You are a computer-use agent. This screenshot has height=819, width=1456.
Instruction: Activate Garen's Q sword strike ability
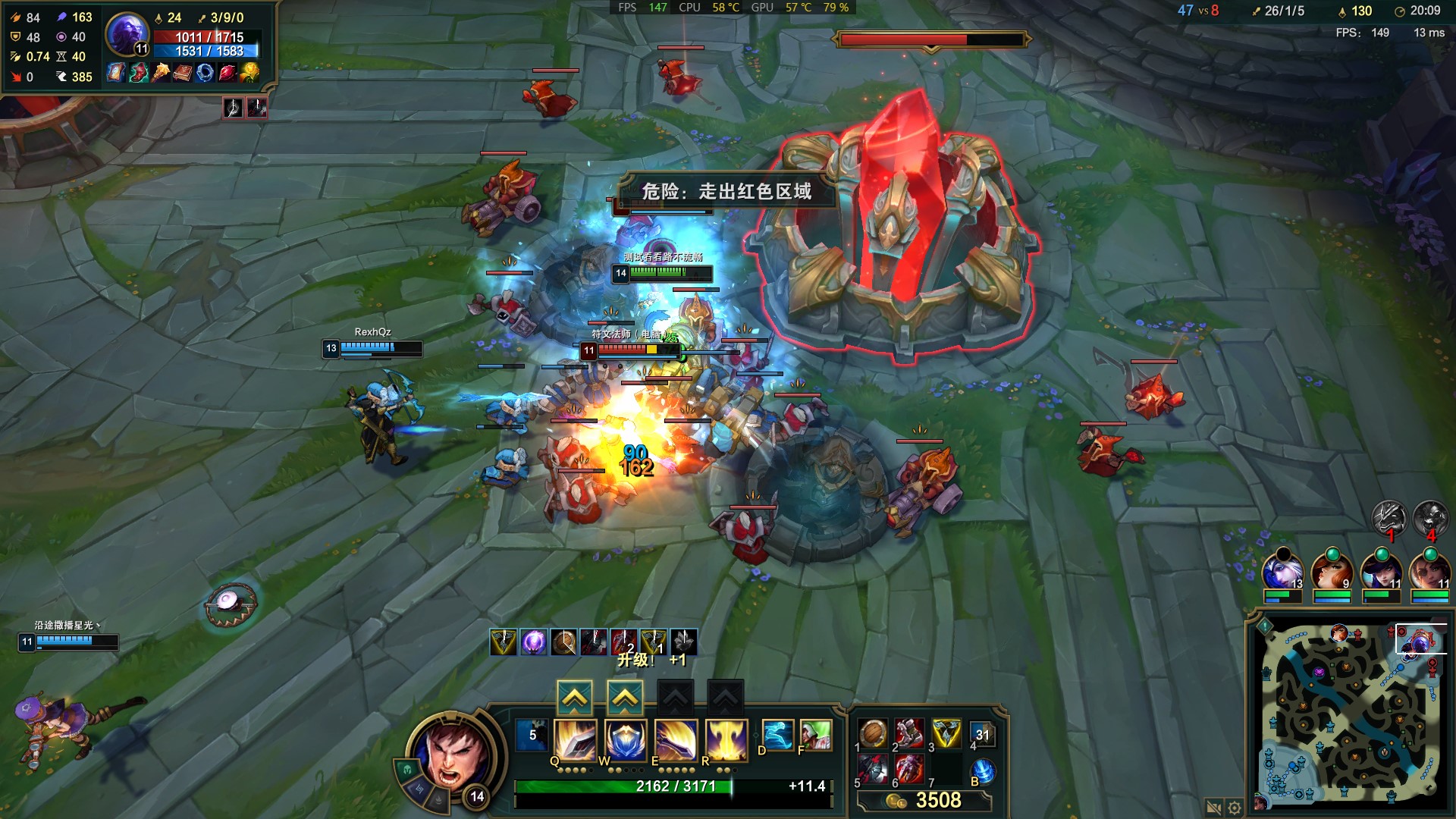(x=575, y=739)
